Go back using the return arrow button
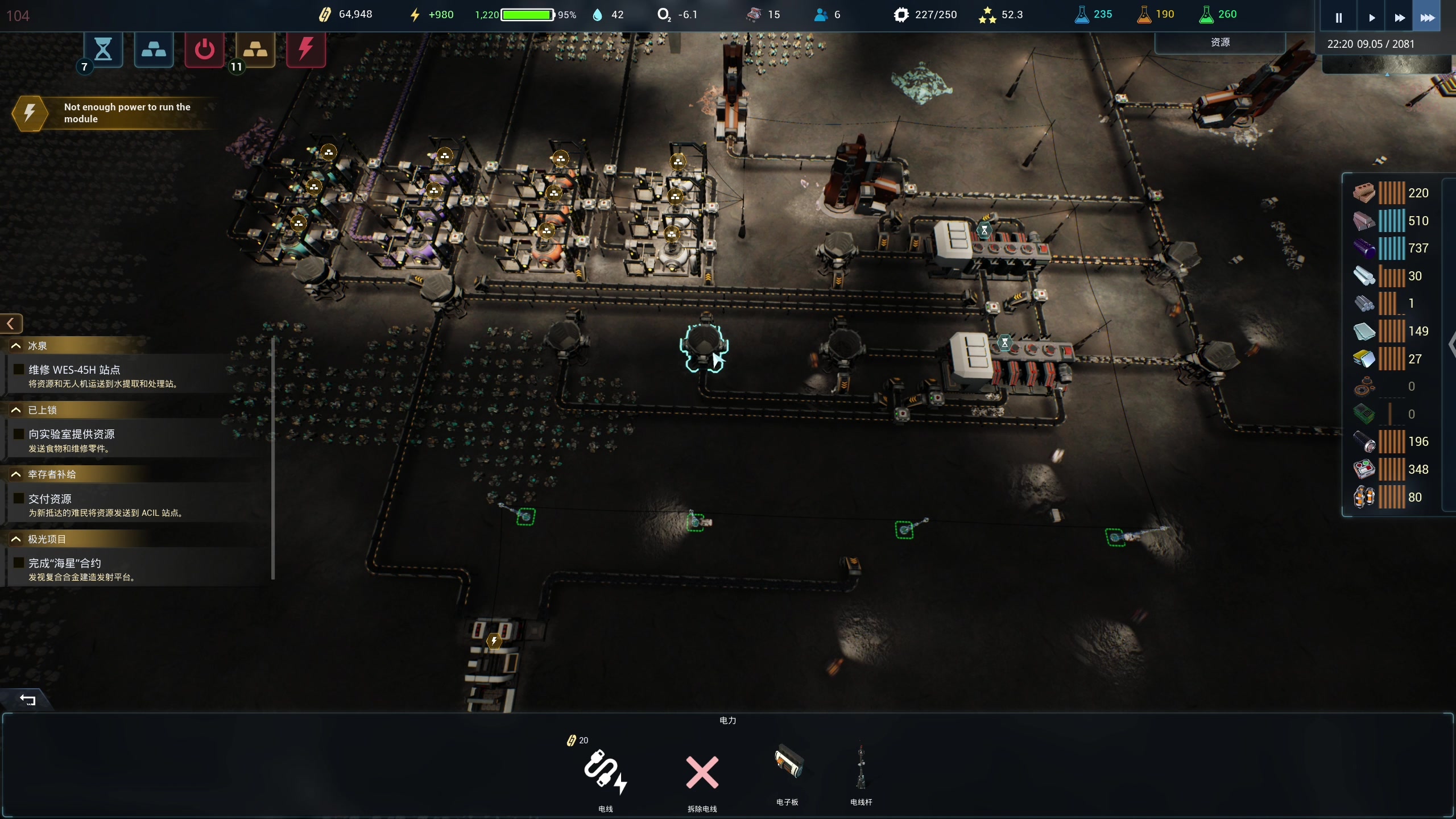The width and height of the screenshot is (1456, 819). (27, 700)
